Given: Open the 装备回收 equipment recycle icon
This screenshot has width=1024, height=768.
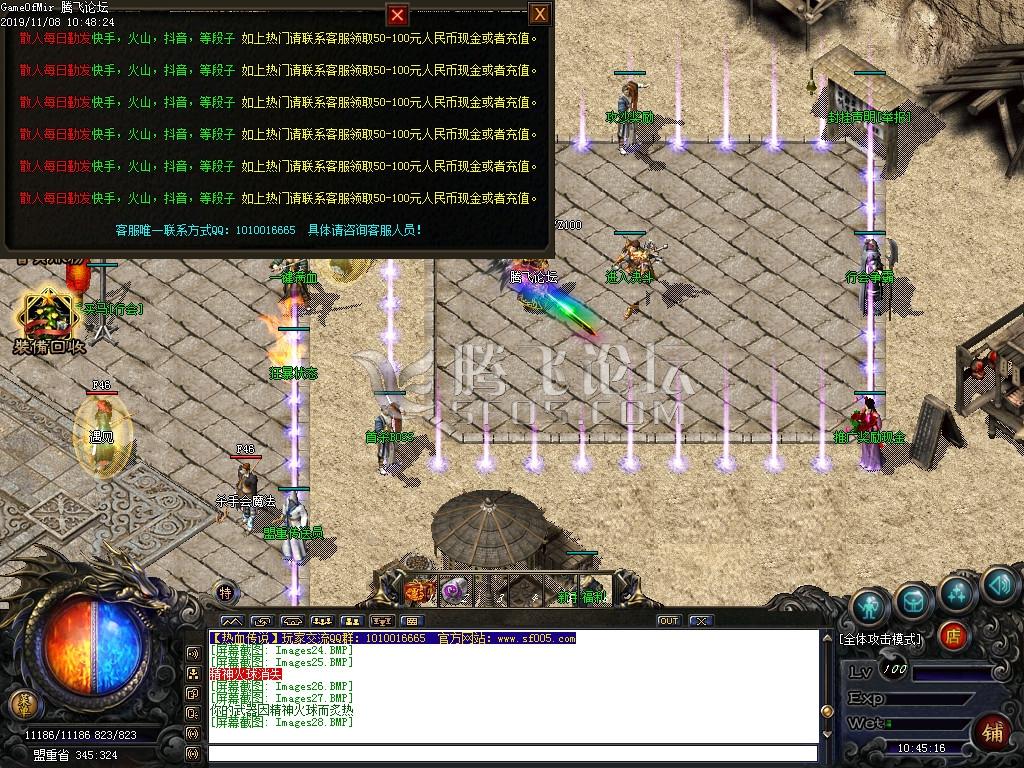Looking at the screenshot, I should tap(48, 318).
